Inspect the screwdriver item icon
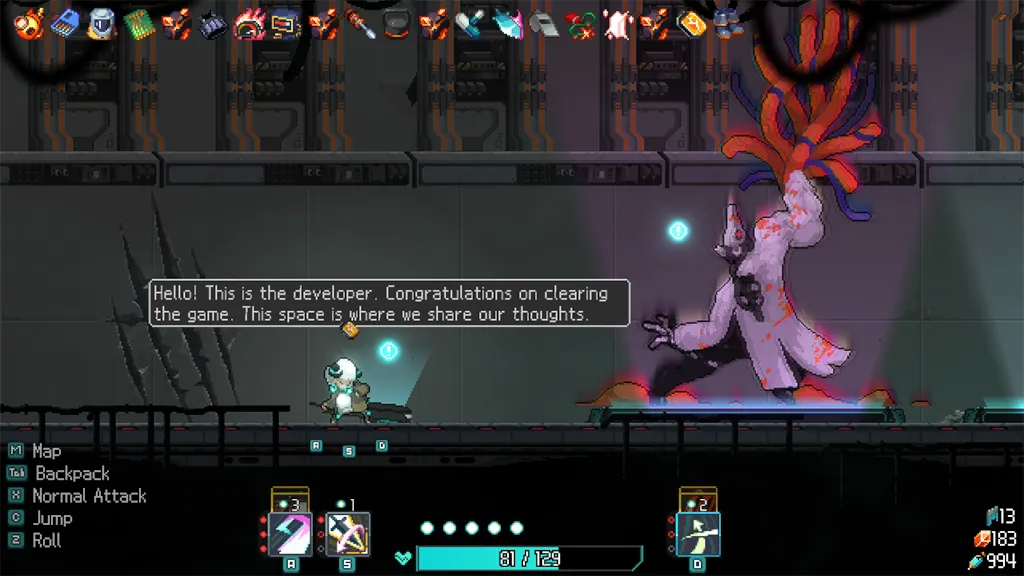This screenshot has height=576, width=1024. 360,23
